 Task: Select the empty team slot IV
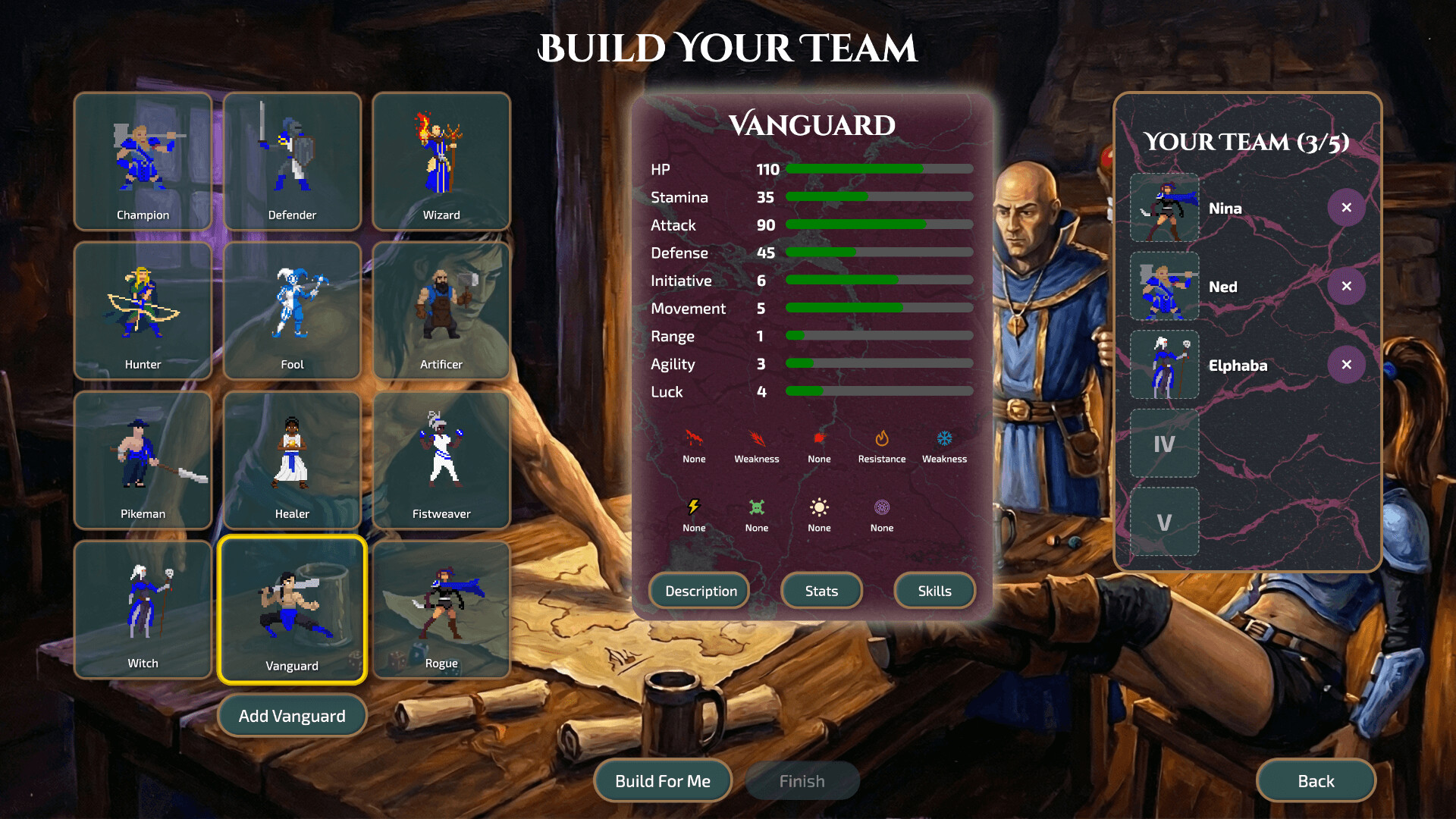pos(1164,443)
